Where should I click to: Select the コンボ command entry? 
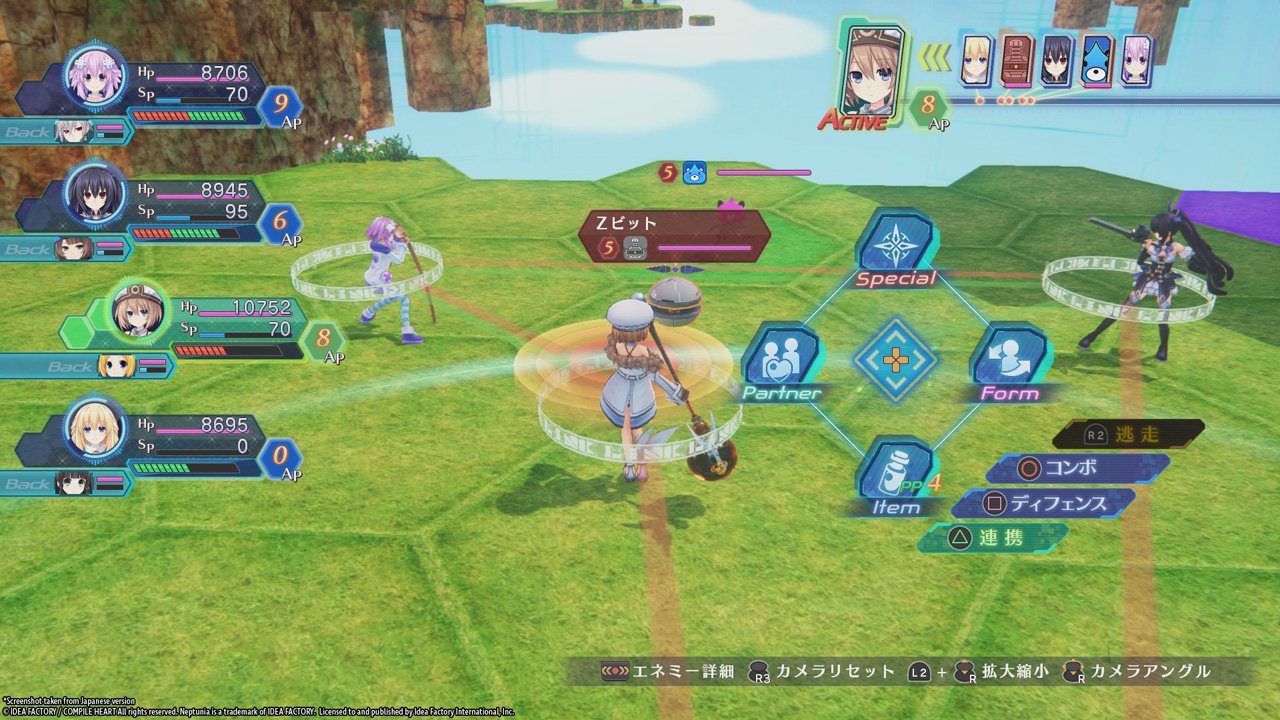[1077, 466]
